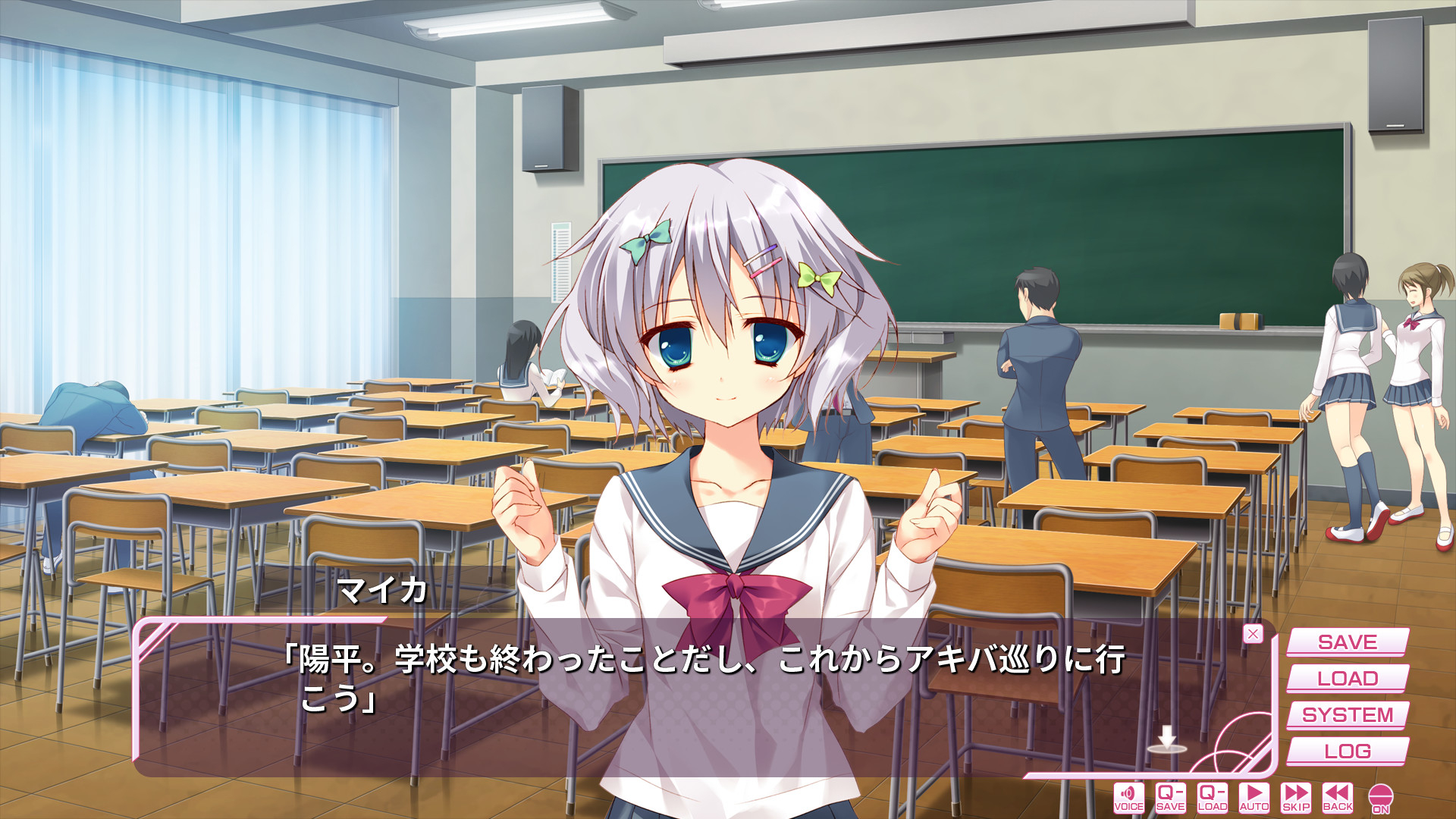Quick load with the Q-LOAD icon
The height and width of the screenshot is (819, 1456).
[1212, 798]
